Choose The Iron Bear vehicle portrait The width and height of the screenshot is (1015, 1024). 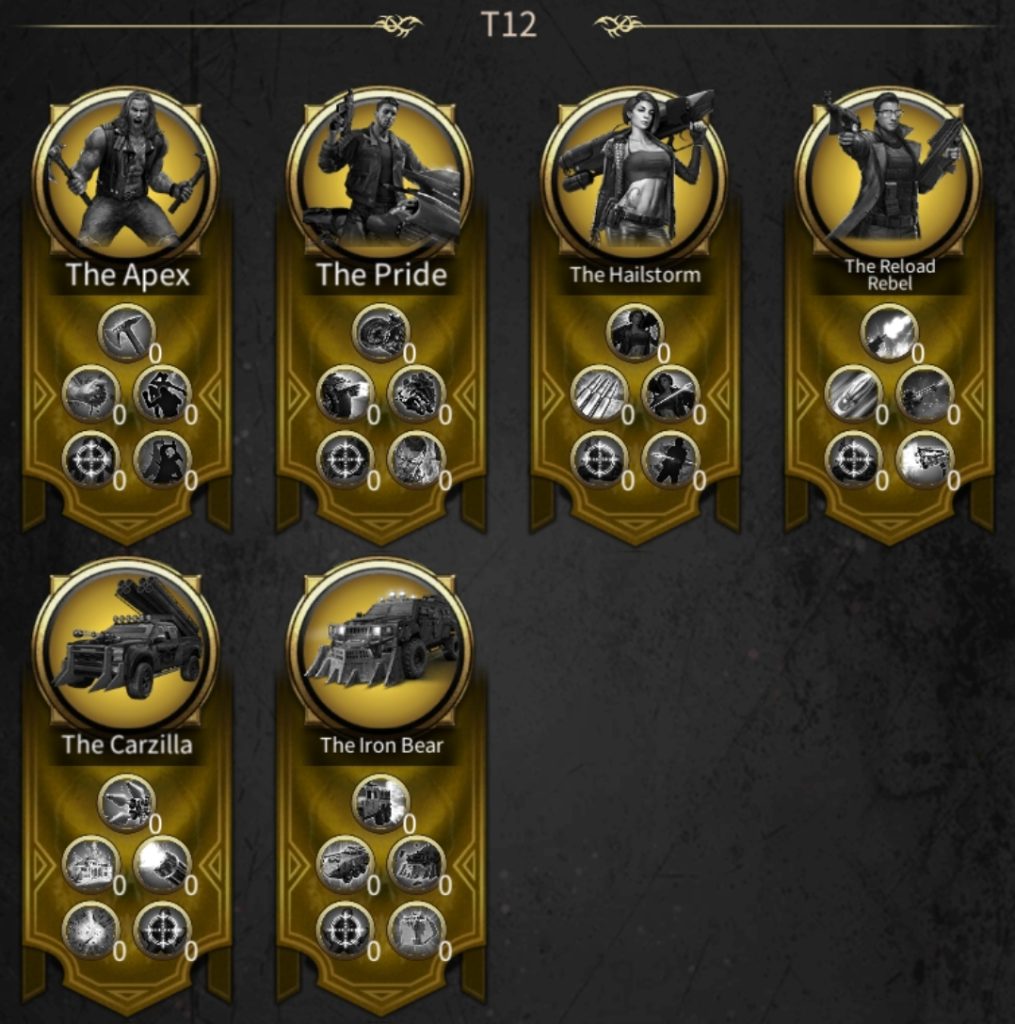point(380,645)
